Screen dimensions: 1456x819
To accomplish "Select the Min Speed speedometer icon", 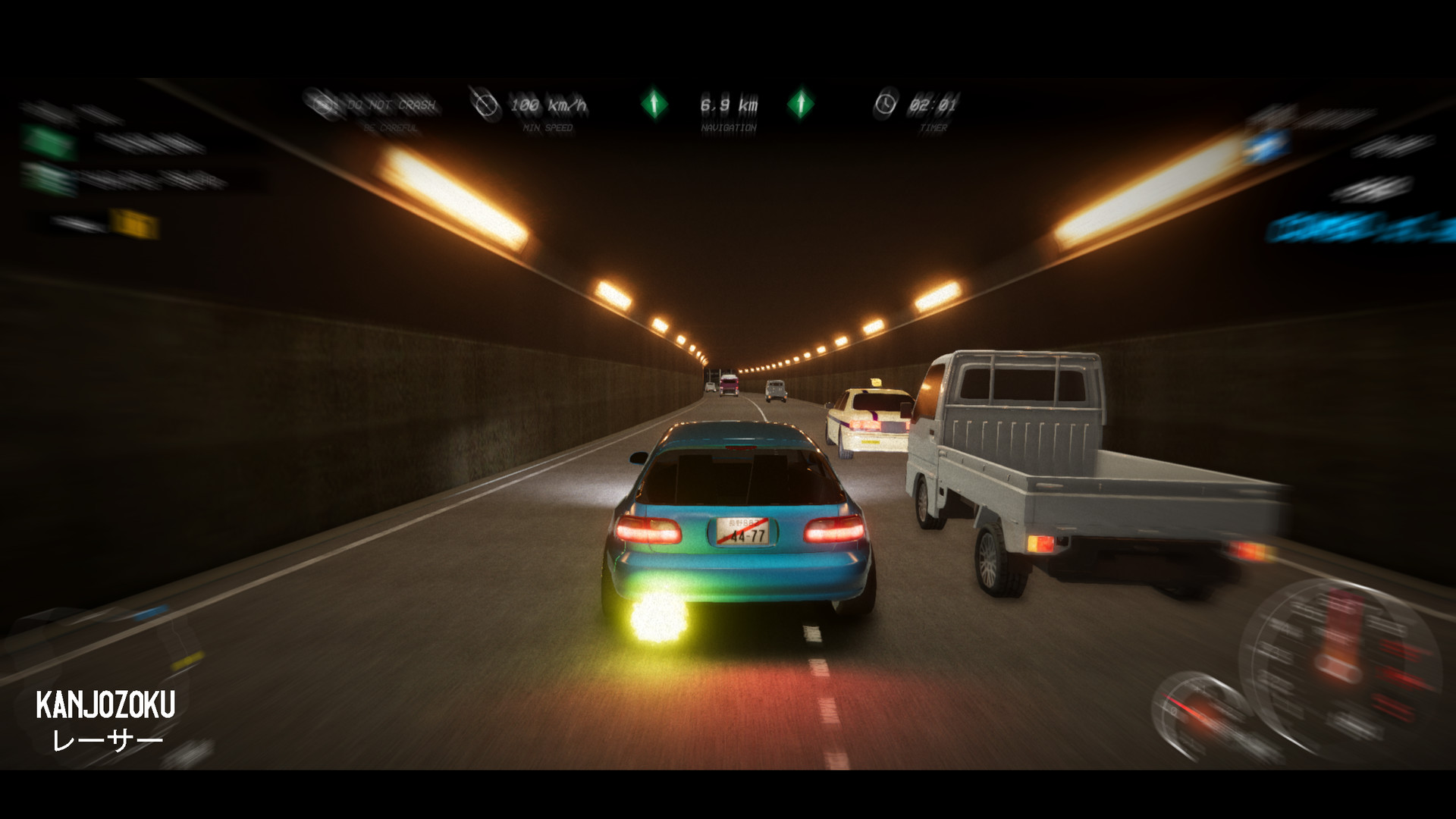I will (x=486, y=105).
